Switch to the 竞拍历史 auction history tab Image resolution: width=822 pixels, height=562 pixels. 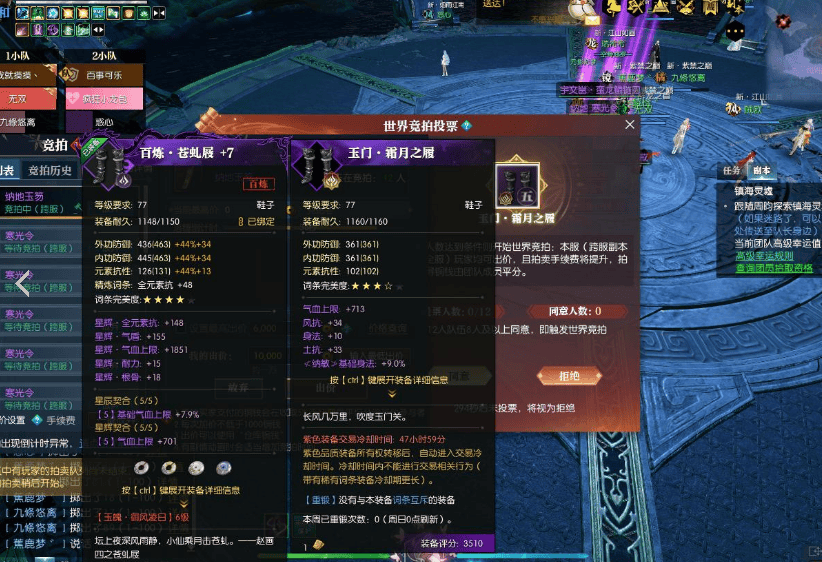point(50,170)
